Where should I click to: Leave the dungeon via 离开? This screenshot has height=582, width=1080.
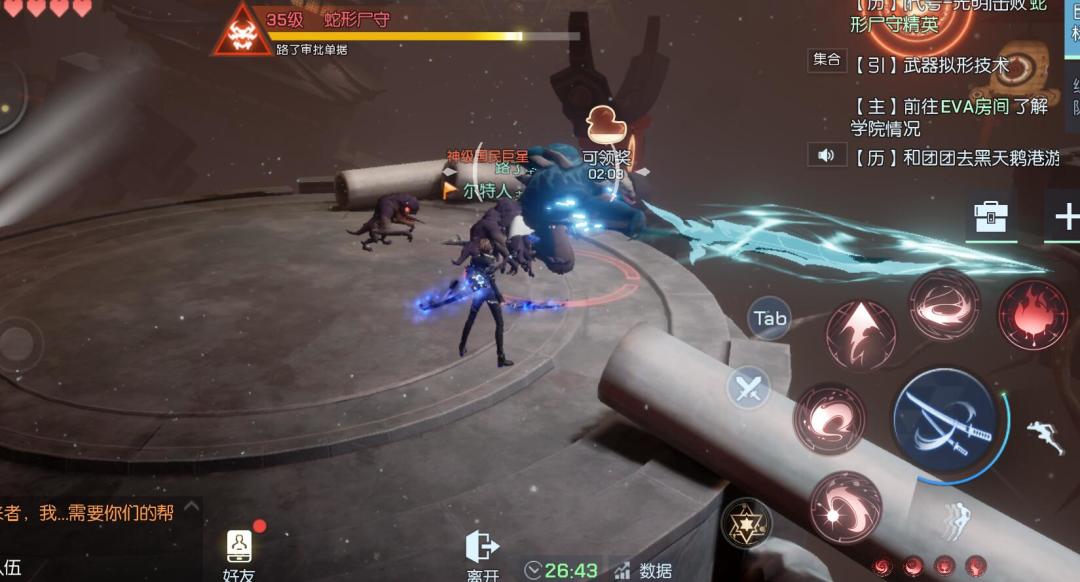pyautogui.click(x=482, y=556)
